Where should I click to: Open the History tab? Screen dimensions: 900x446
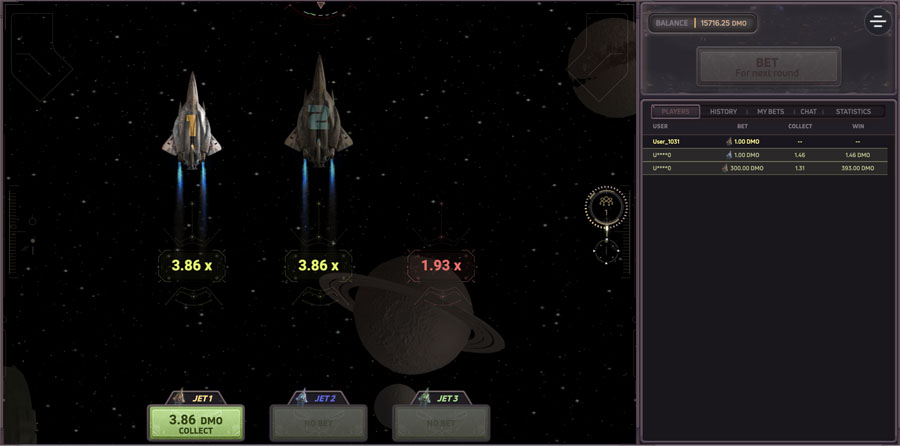tap(723, 112)
